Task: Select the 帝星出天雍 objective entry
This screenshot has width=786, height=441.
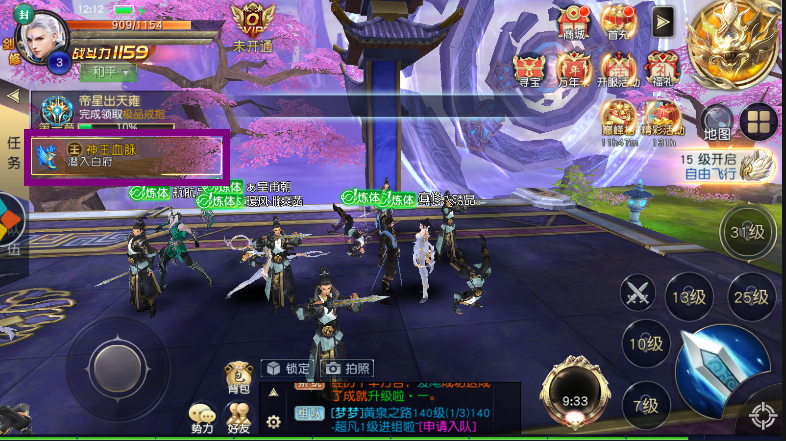Action: (125, 110)
